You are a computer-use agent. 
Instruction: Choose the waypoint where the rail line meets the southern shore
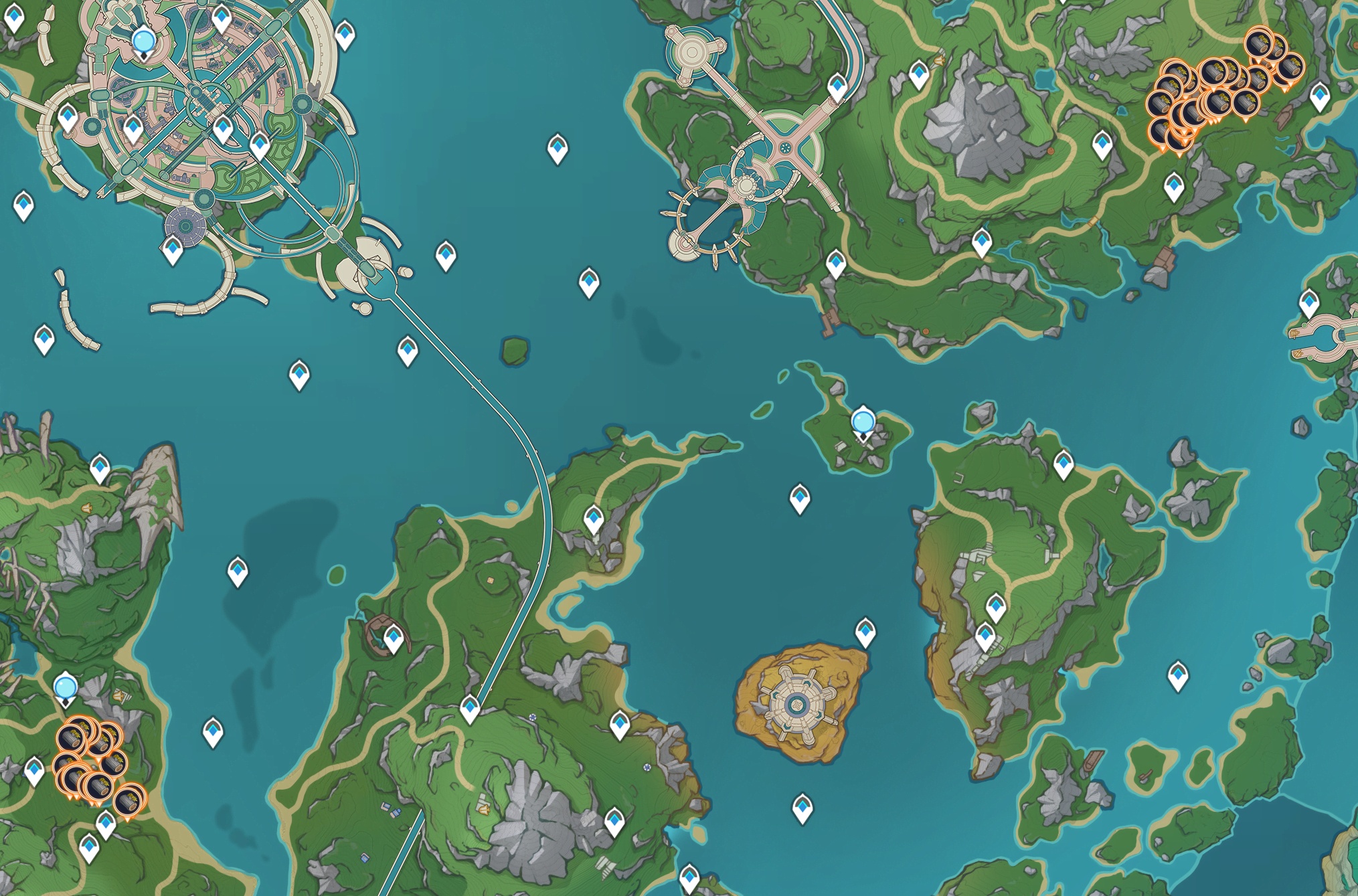[470, 708]
